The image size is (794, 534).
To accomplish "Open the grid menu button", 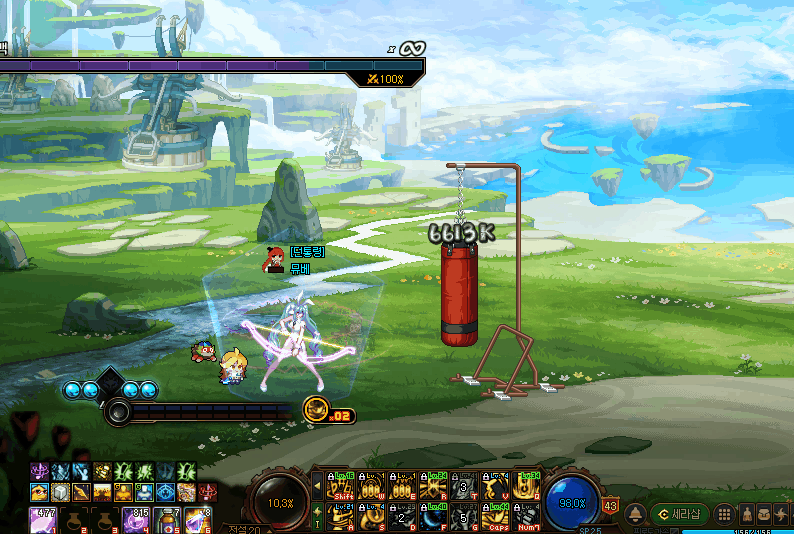I will (x=725, y=514).
